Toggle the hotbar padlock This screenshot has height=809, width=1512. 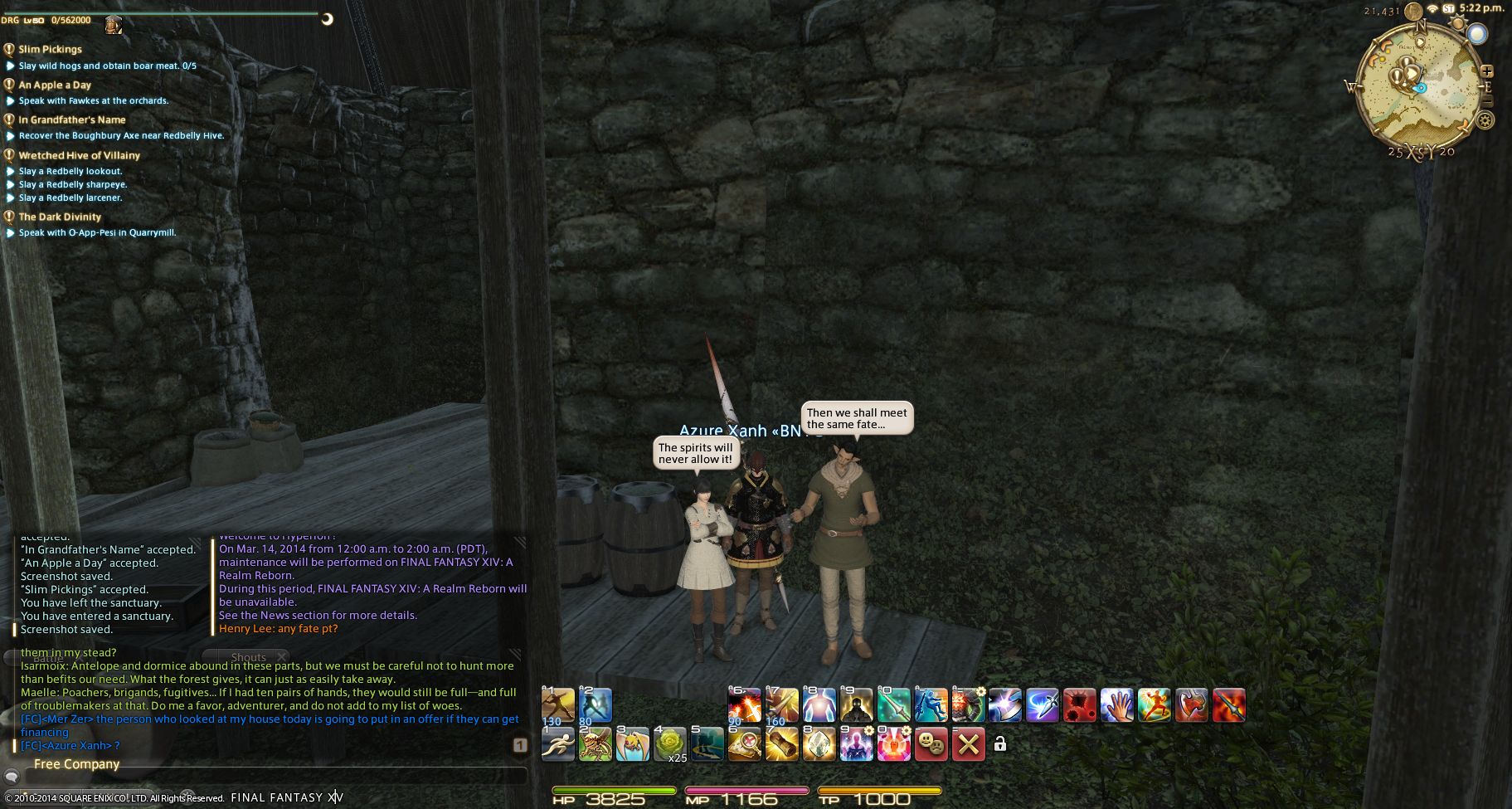(1000, 744)
